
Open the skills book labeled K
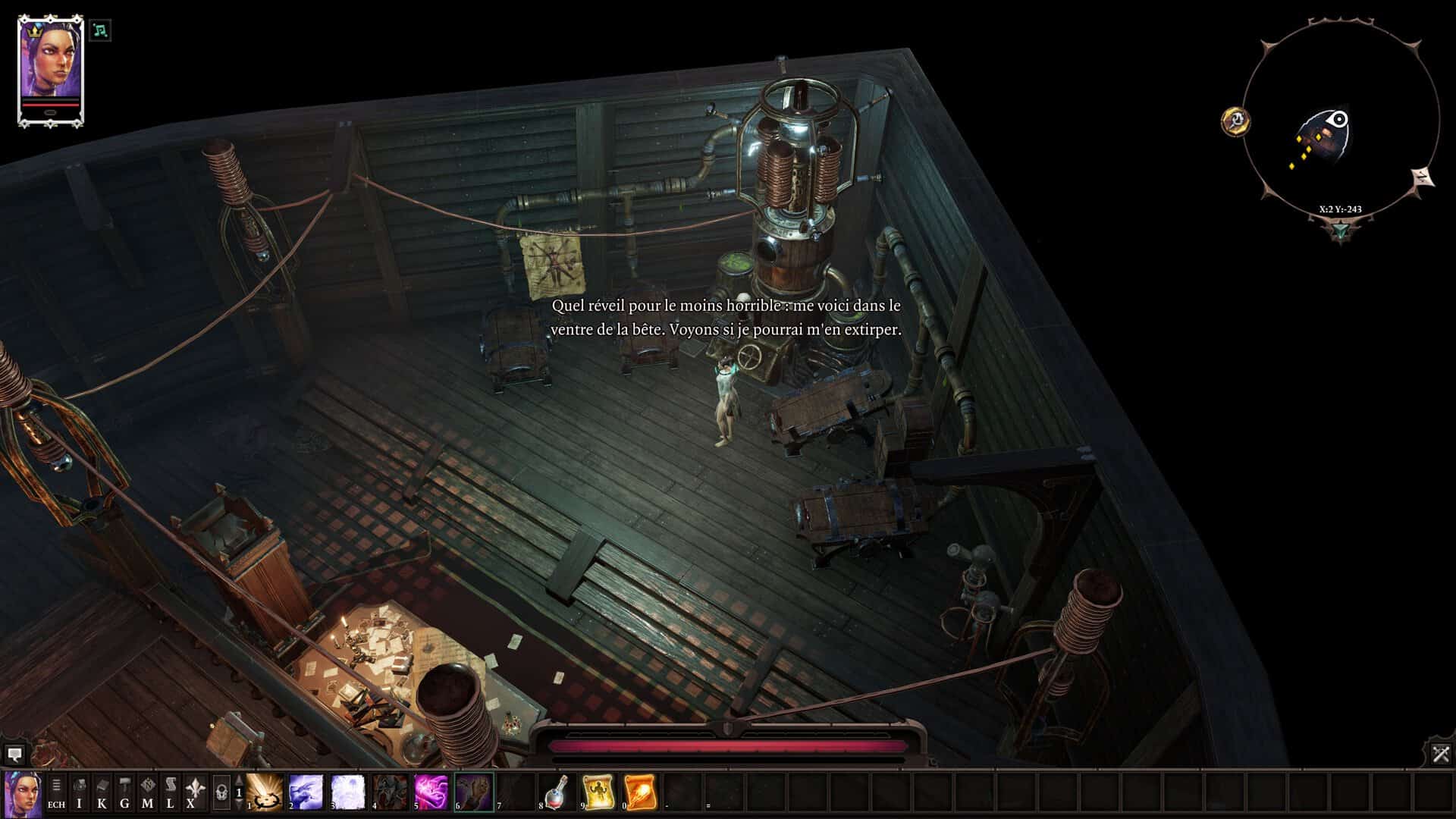(x=102, y=792)
